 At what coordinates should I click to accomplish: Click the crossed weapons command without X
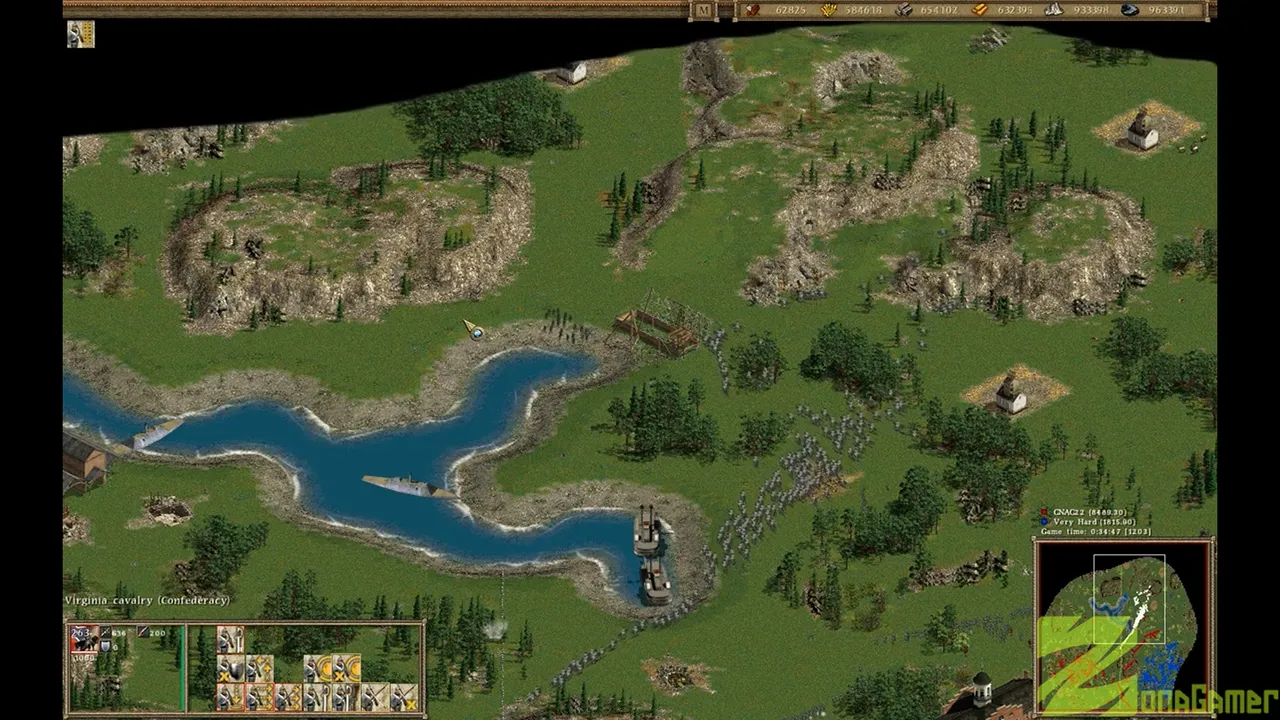tap(374, 696)
